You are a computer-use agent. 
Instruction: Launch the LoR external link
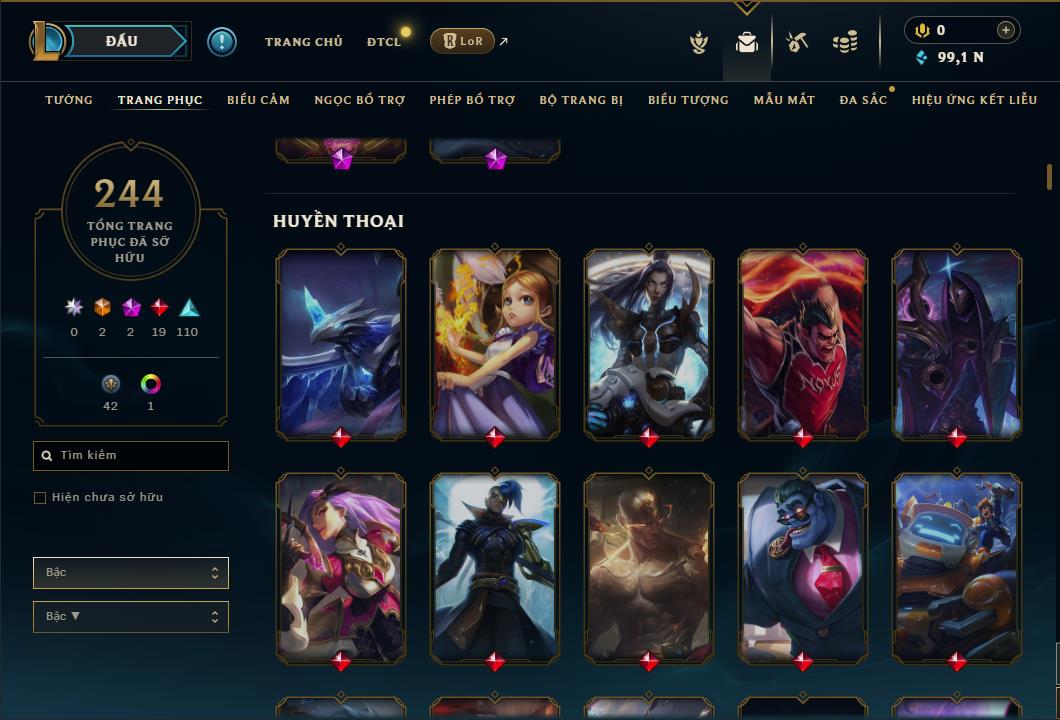[x=463, y=41]
